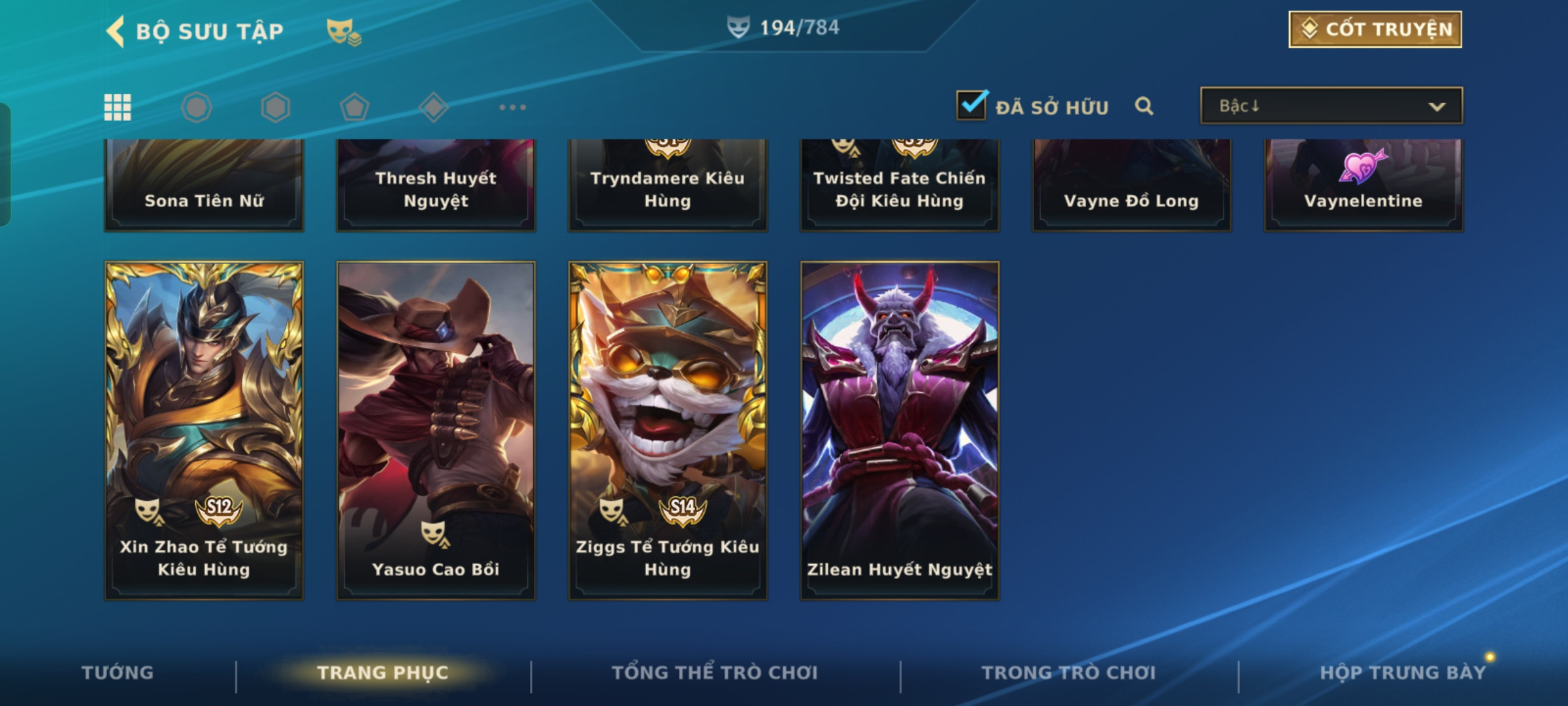Select the all-skins grid filter
Screen dimensions: 1568x706
coord(118,107)
